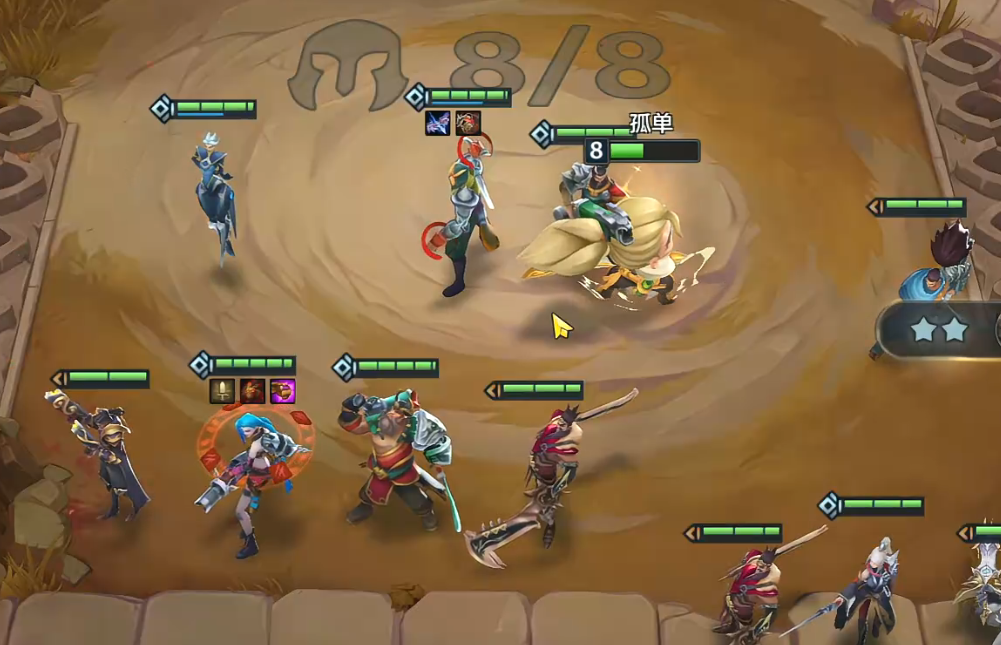Open the two-star unit info panel
The height and width of the screenshot is (645, 1001).
tap(940, 329)
